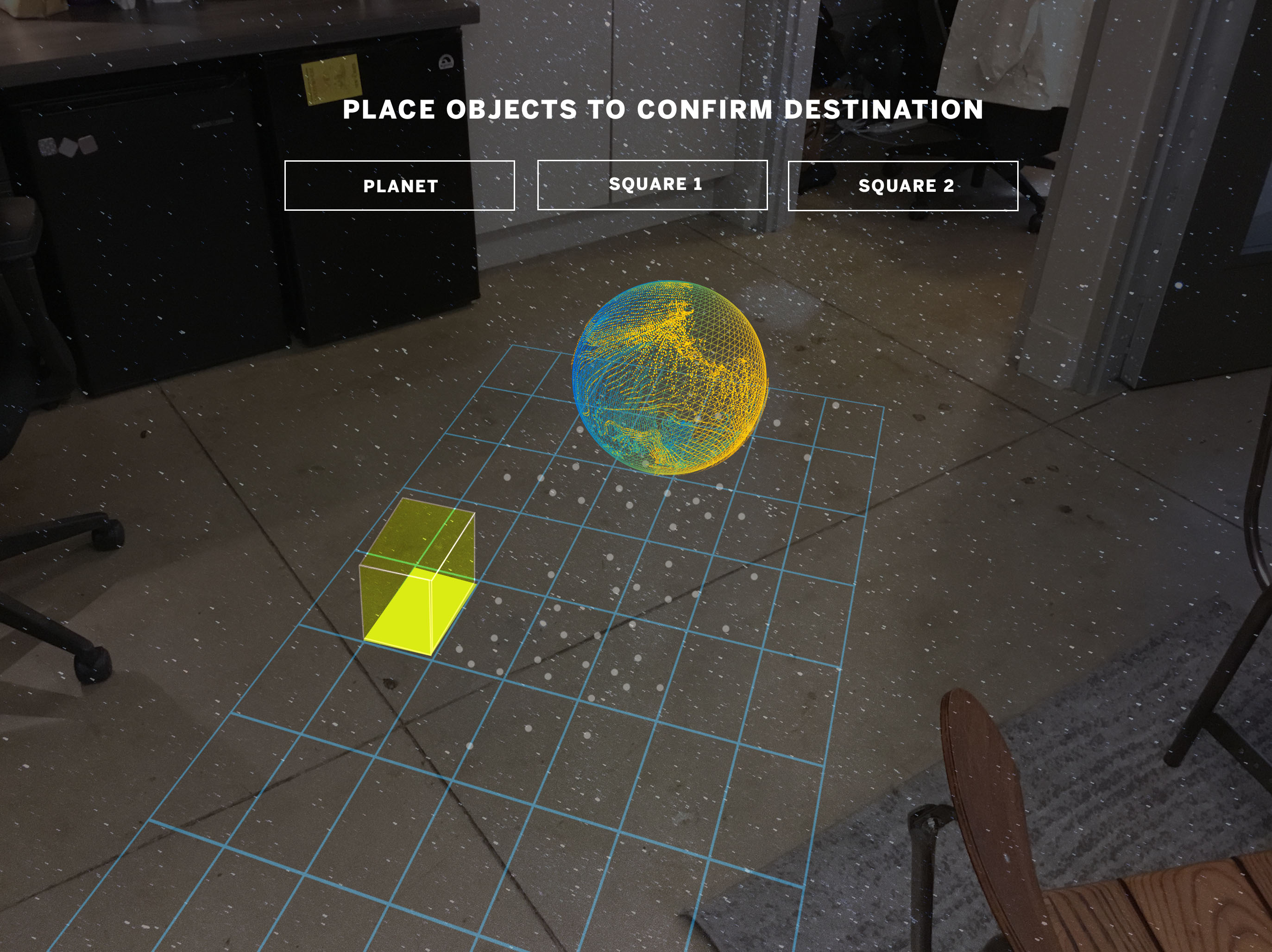
Task: Choose the SQUARE 1 button
Action: [x=652, y=185]
